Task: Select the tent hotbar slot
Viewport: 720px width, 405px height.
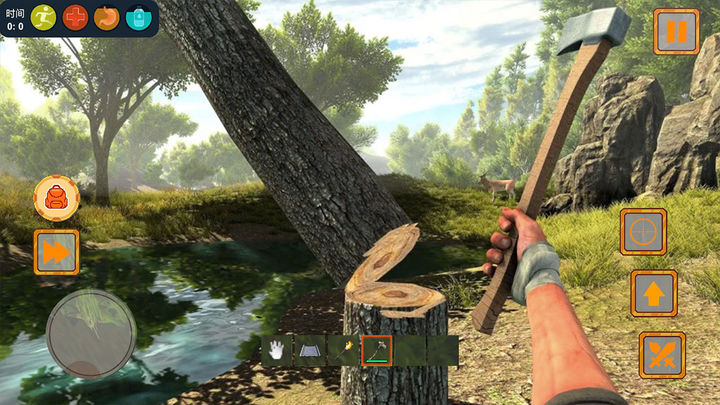Action: (309, 350)
